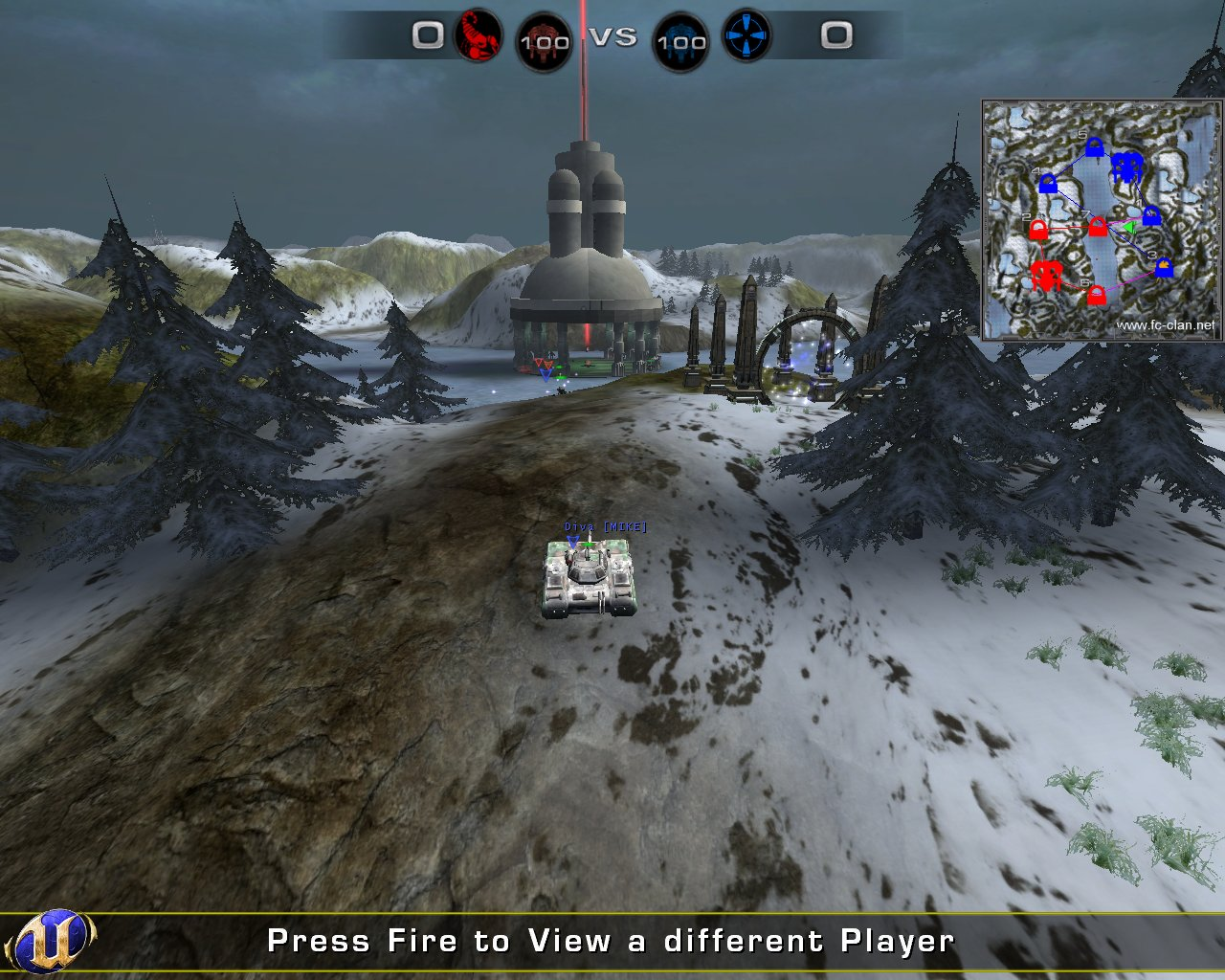
Task: Click node 3 with the orange flag marker
Action: (1162, 268)
